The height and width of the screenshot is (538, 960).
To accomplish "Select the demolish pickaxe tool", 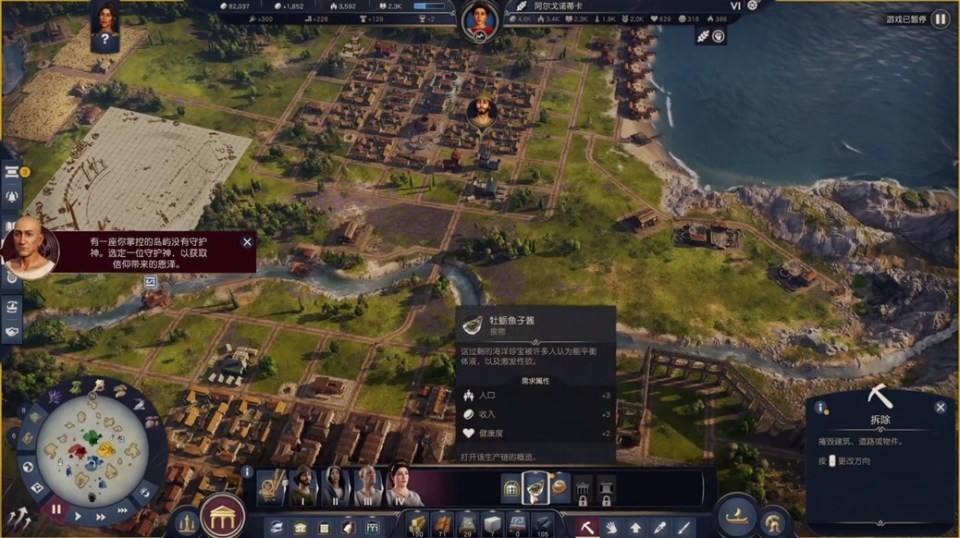I will tap(587, 525).
